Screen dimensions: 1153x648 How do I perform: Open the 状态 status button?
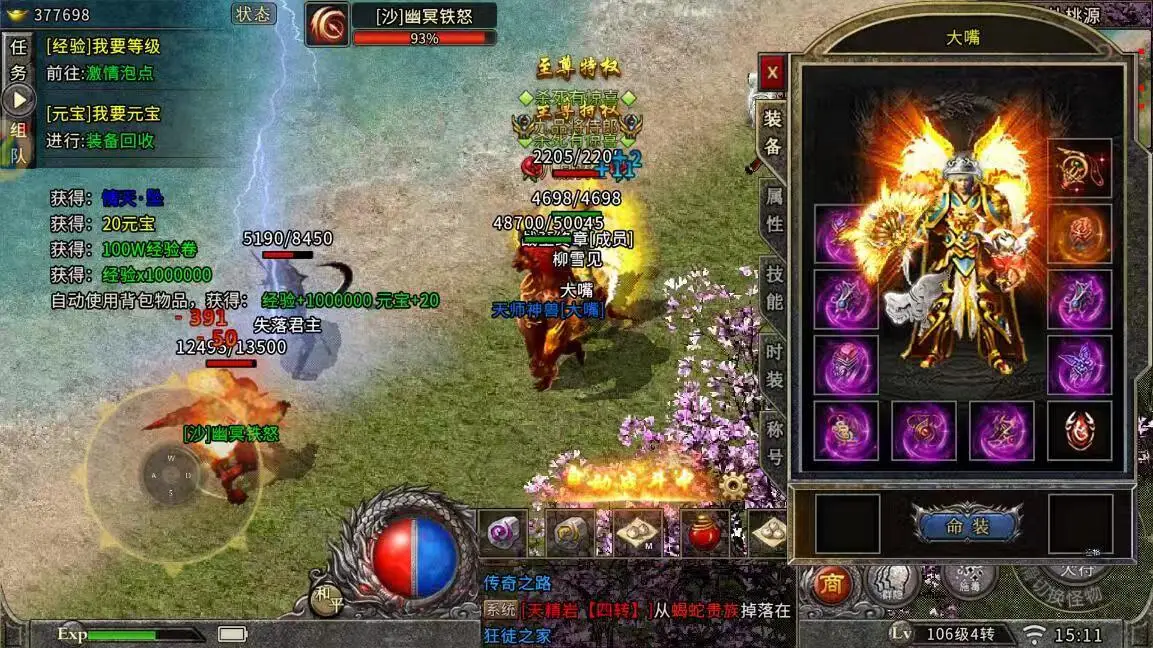(x=254, y=14)
